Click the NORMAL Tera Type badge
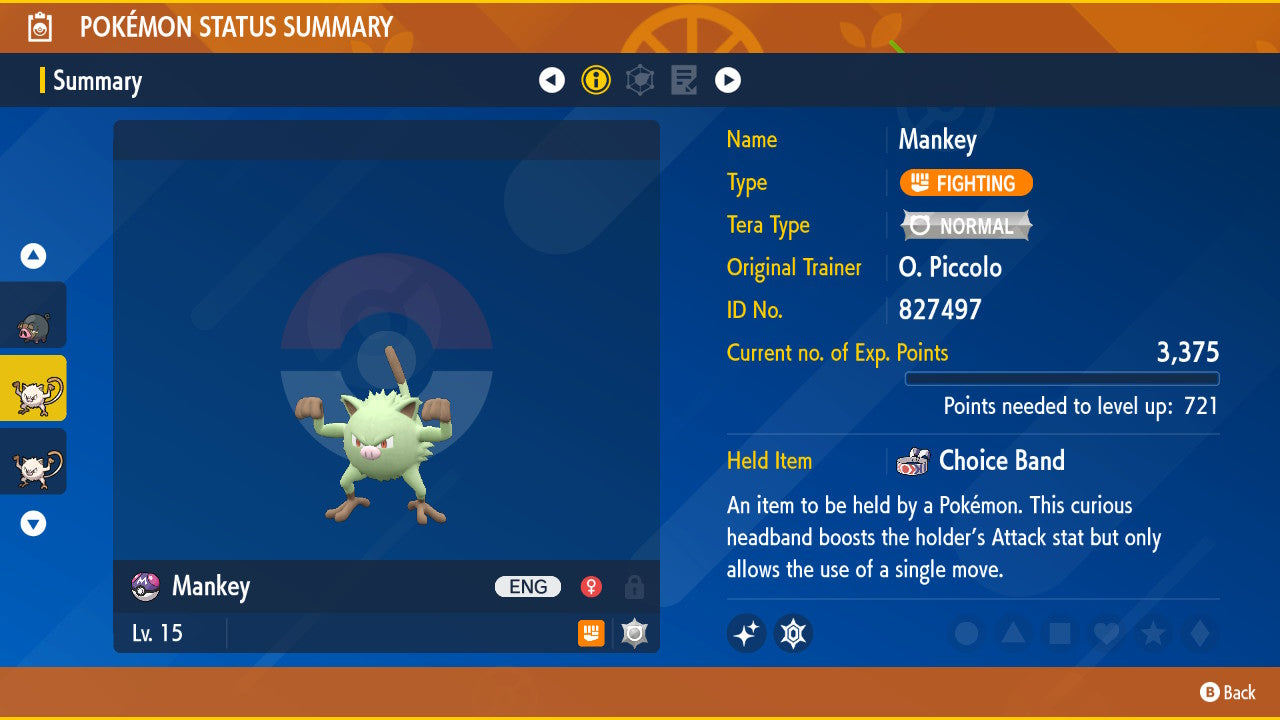Viewport: 1280px width, 720px height. coord(966,226)
